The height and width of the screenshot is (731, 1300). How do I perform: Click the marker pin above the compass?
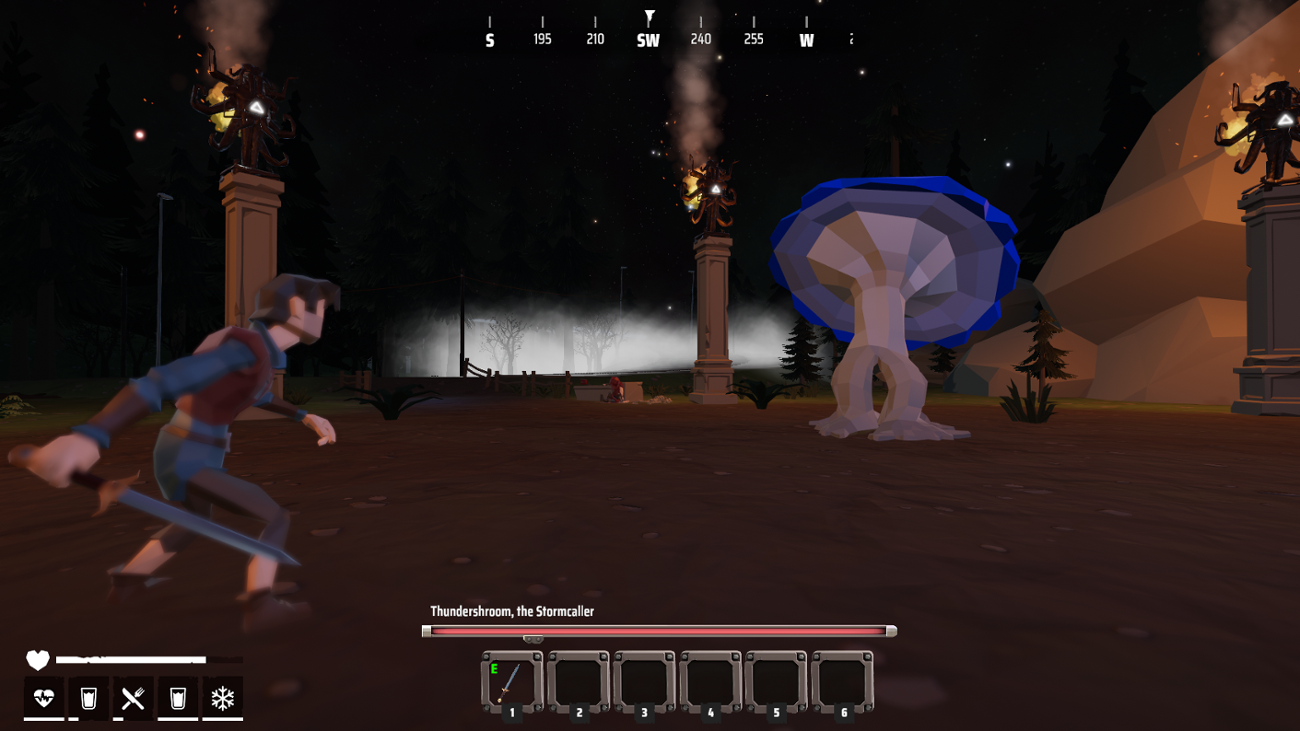click(x=650, y=17)
